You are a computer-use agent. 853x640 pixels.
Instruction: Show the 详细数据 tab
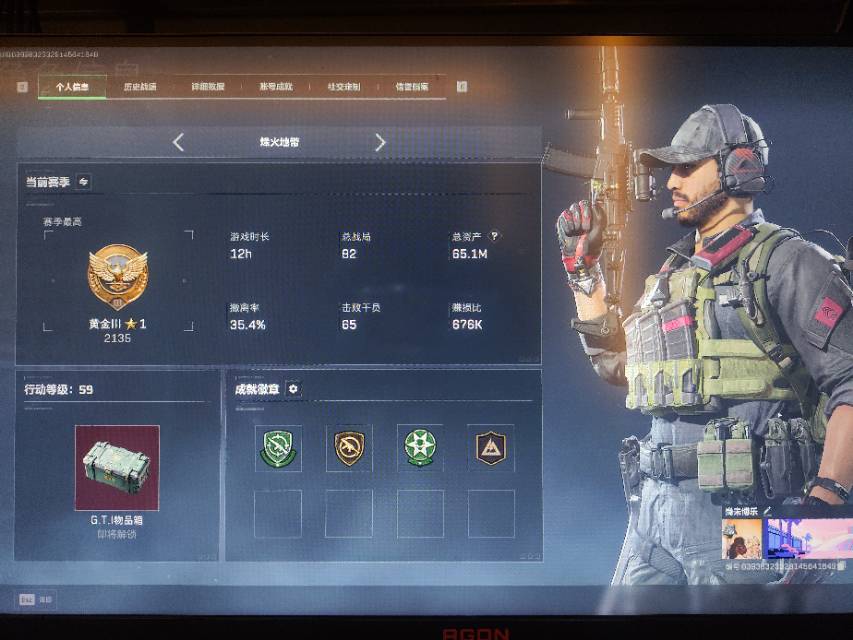(x=208, y=87)
